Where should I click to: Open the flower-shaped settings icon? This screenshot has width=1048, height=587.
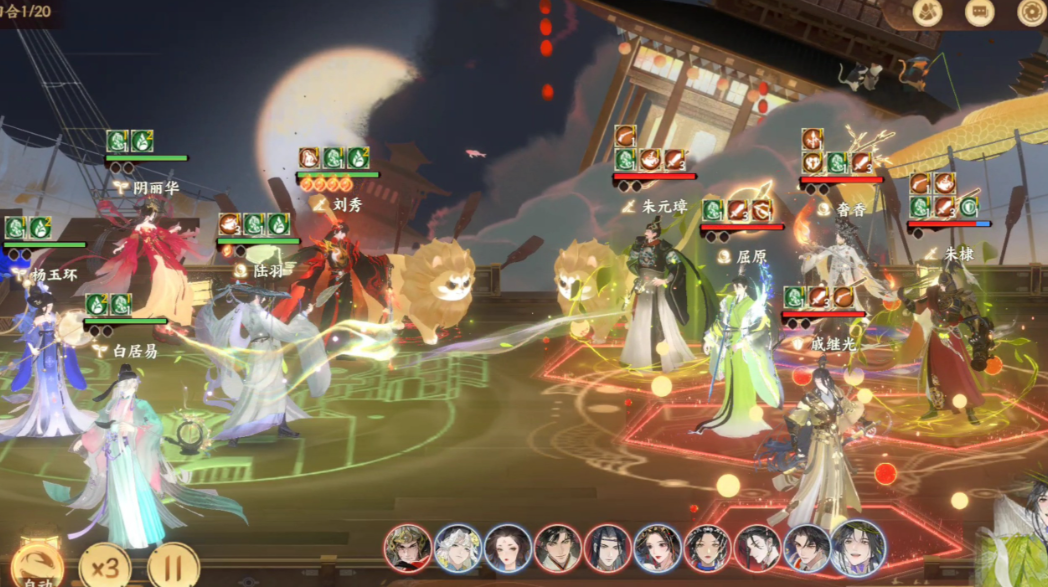[1031, 12]
